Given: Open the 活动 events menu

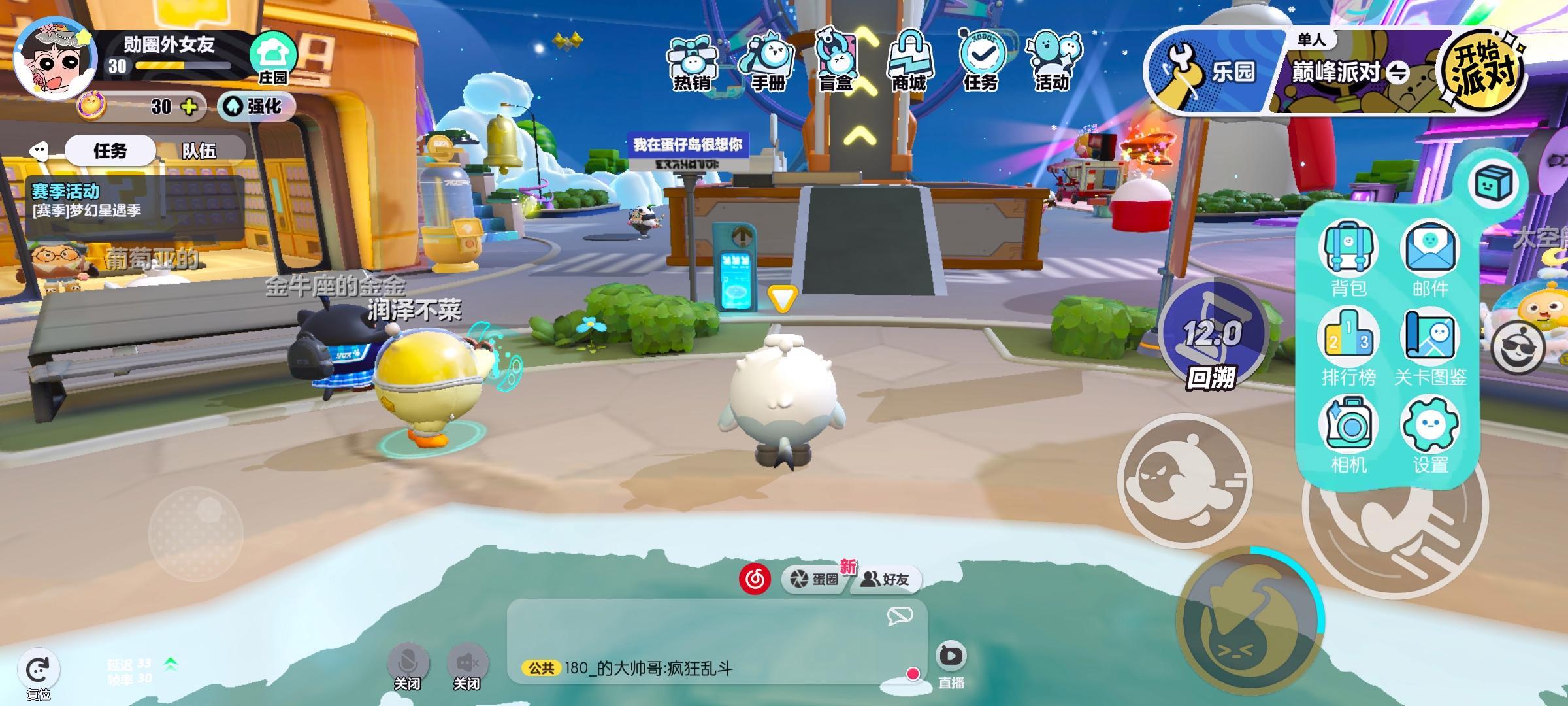Looking at the screenshot, I should pos(1053,63).
